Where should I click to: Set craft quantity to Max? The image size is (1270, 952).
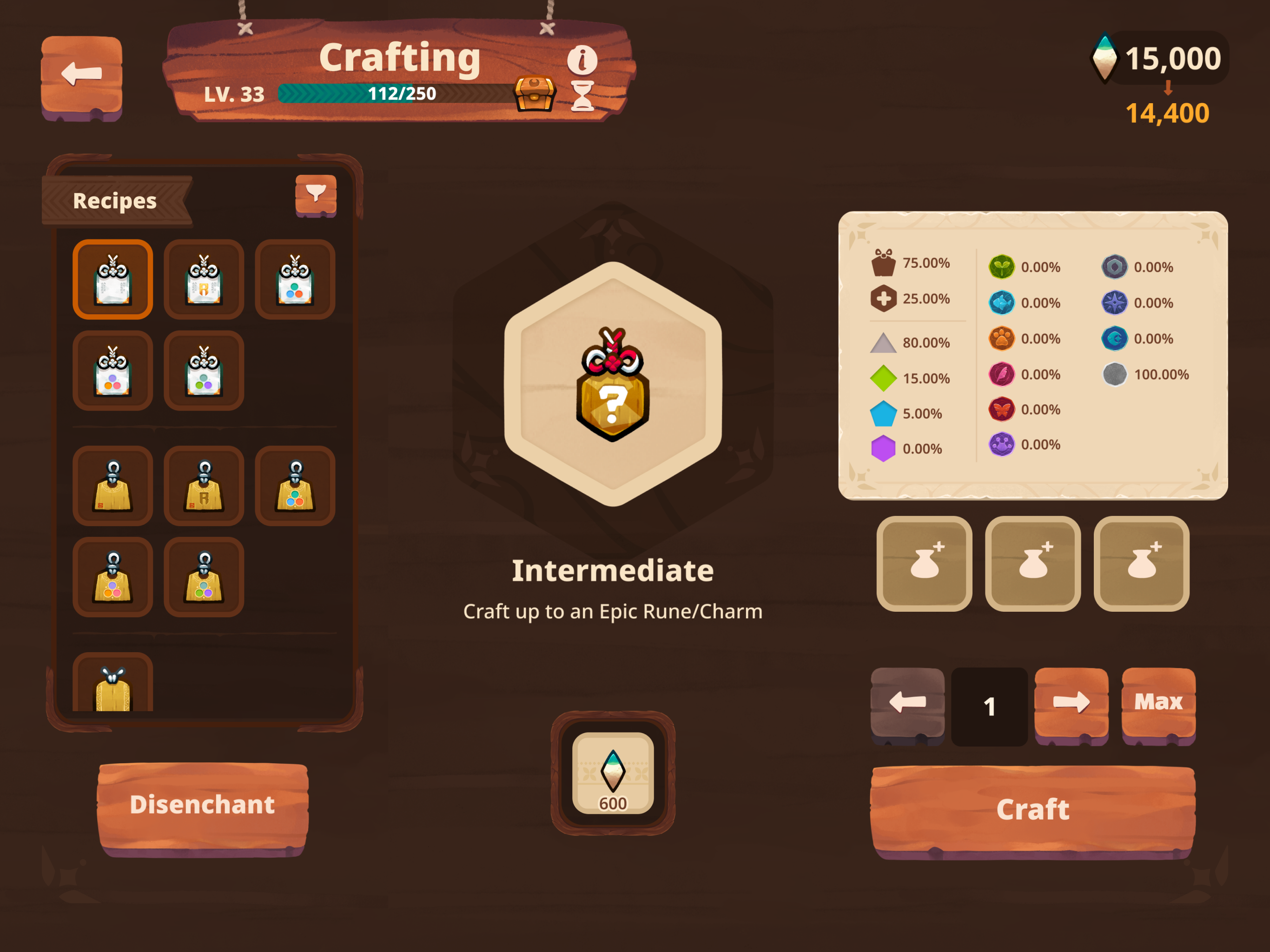1160,701
